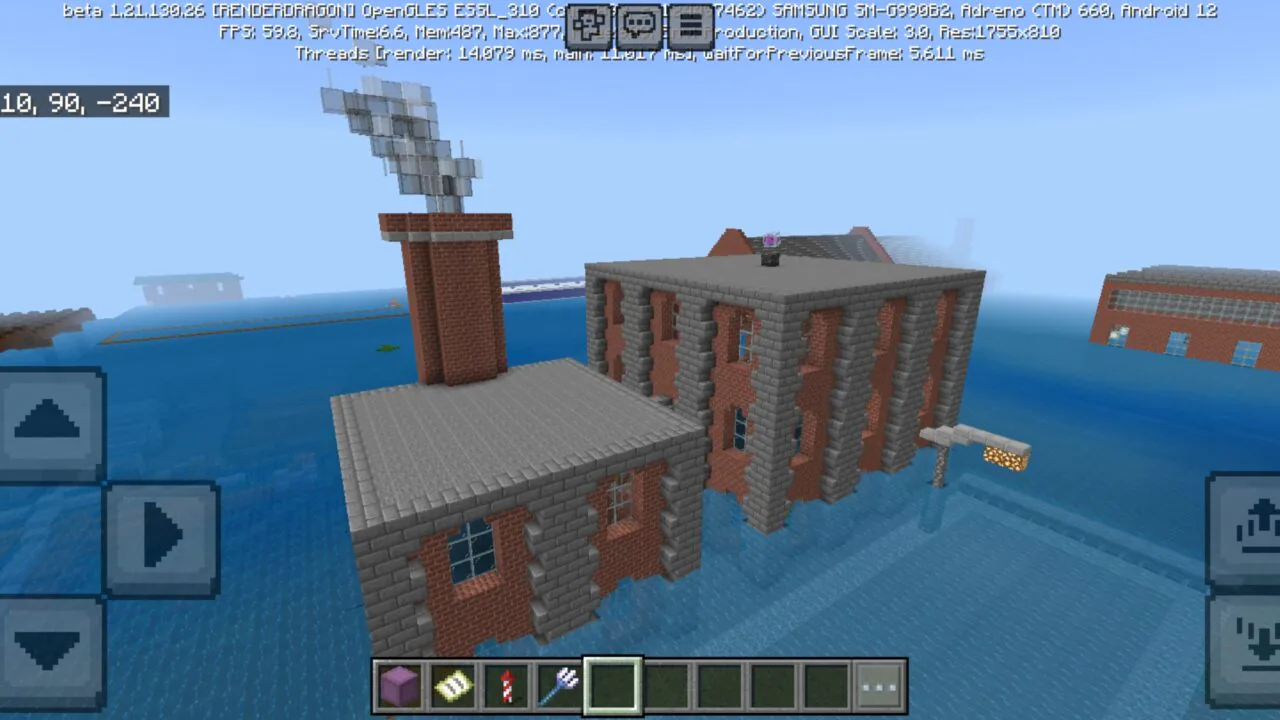This screenshot has height=720, width=1280.
Task: Select the empty sixth hotbar slot
Action: click(x=667, y=683)
